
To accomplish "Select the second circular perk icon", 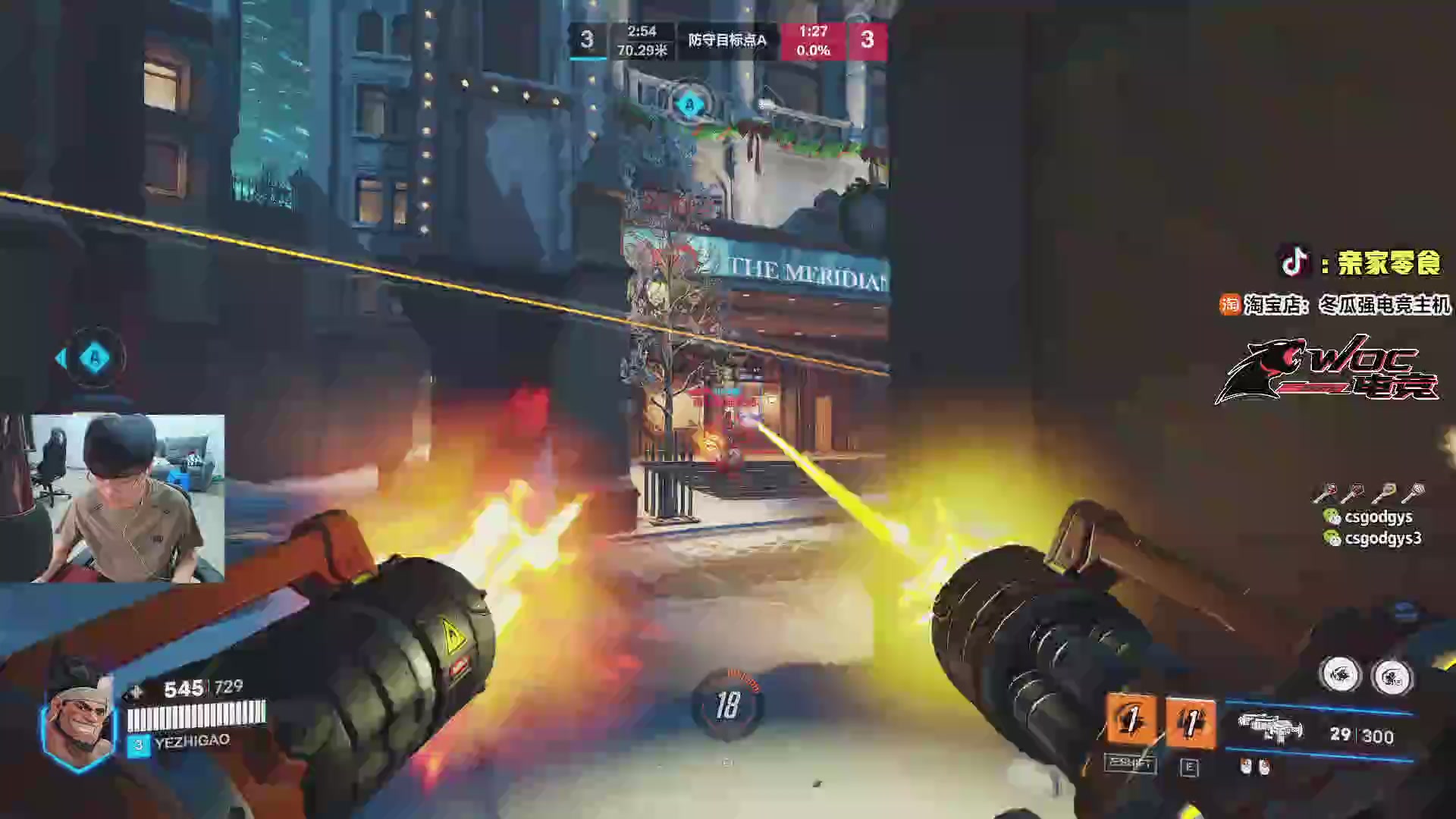I will tap(1392, 676).
